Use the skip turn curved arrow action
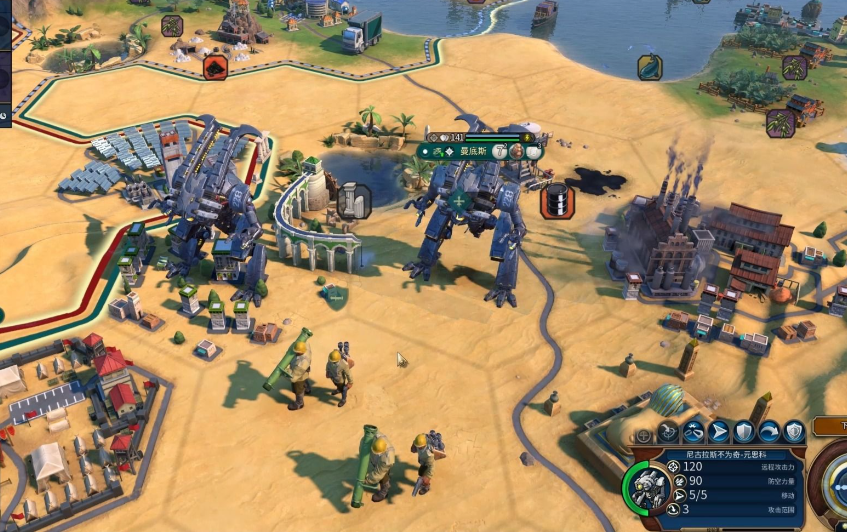The width and height of the screenshot is (847, 532). point(769,432)
